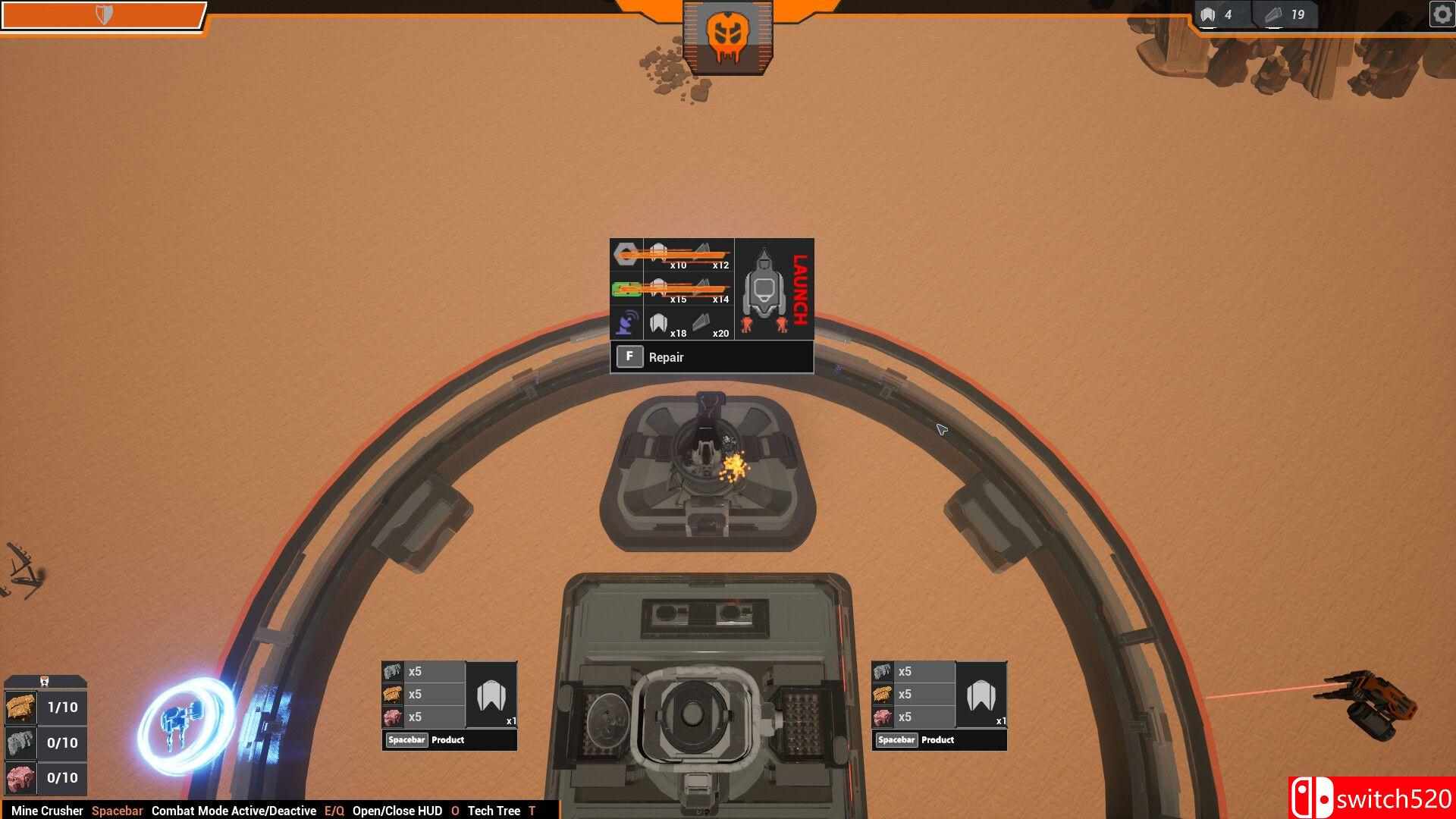
Task: Click the dropship thumbnail next to LAUNCH
Action: point(766,288)
